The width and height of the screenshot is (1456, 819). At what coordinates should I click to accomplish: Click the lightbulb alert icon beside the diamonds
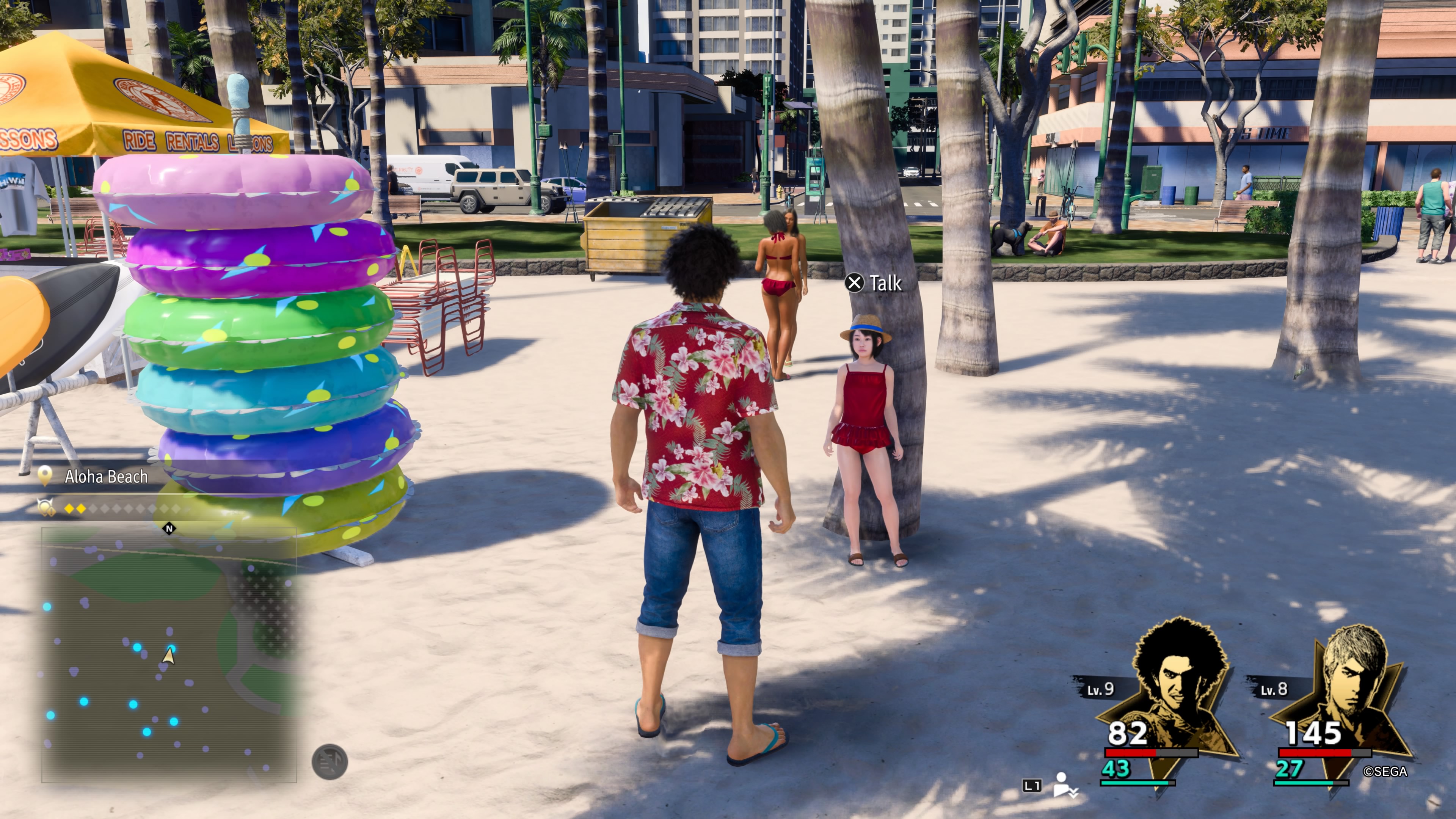(46, 508)
